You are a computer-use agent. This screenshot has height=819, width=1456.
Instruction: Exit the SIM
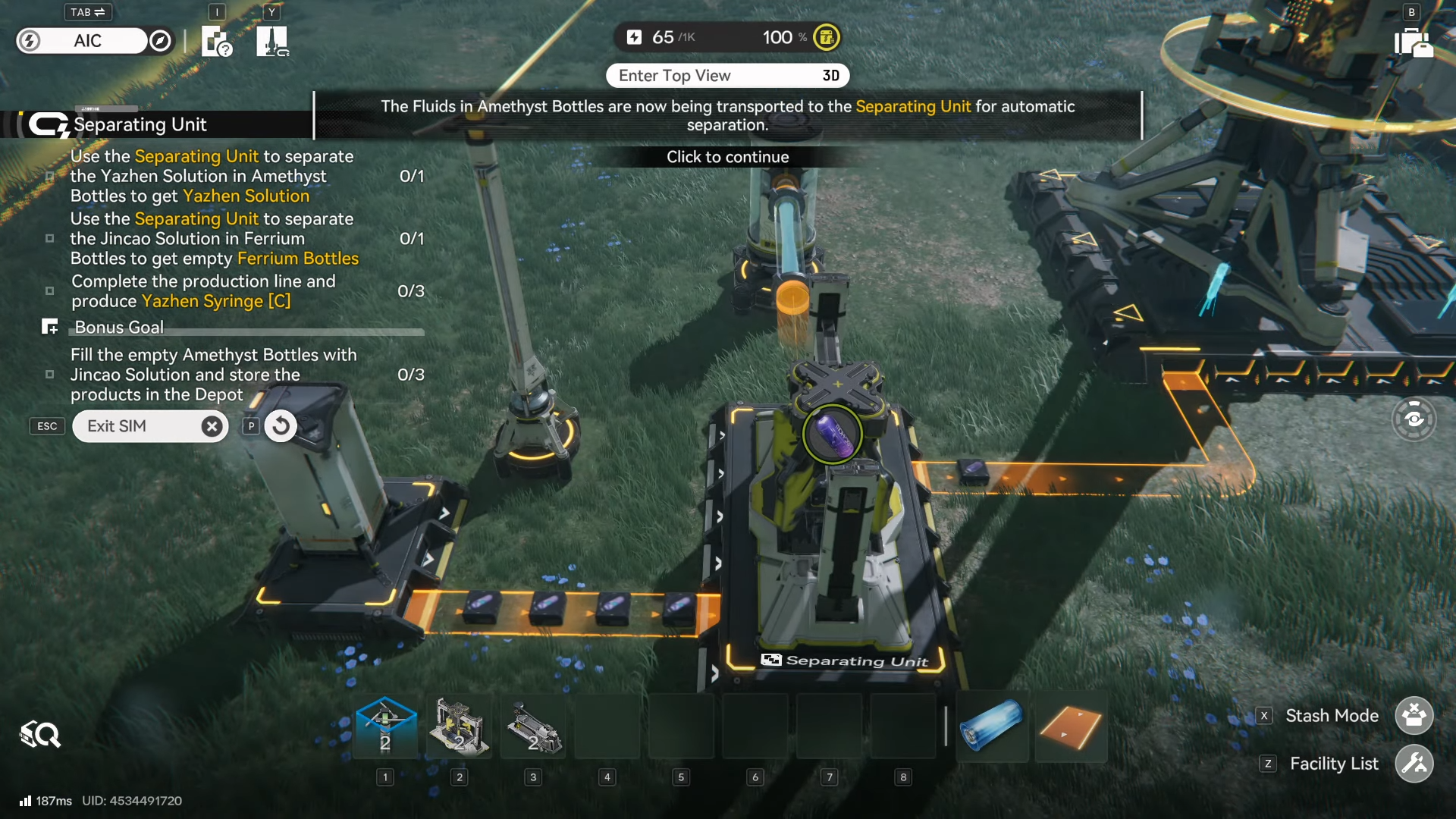(x=150, y=426)
